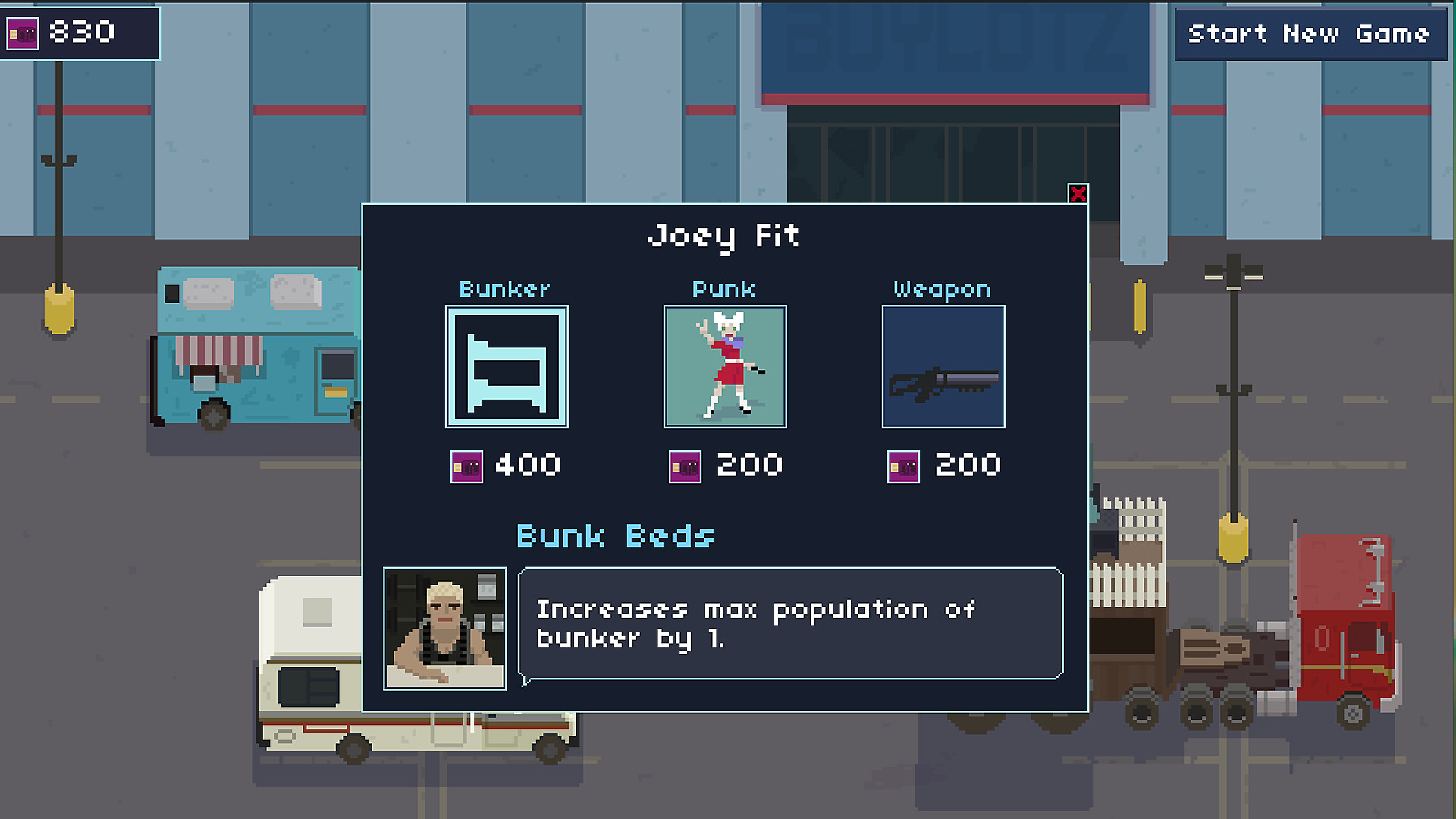Click the coin icon in the 830 counter

click(x=23, y=32)
